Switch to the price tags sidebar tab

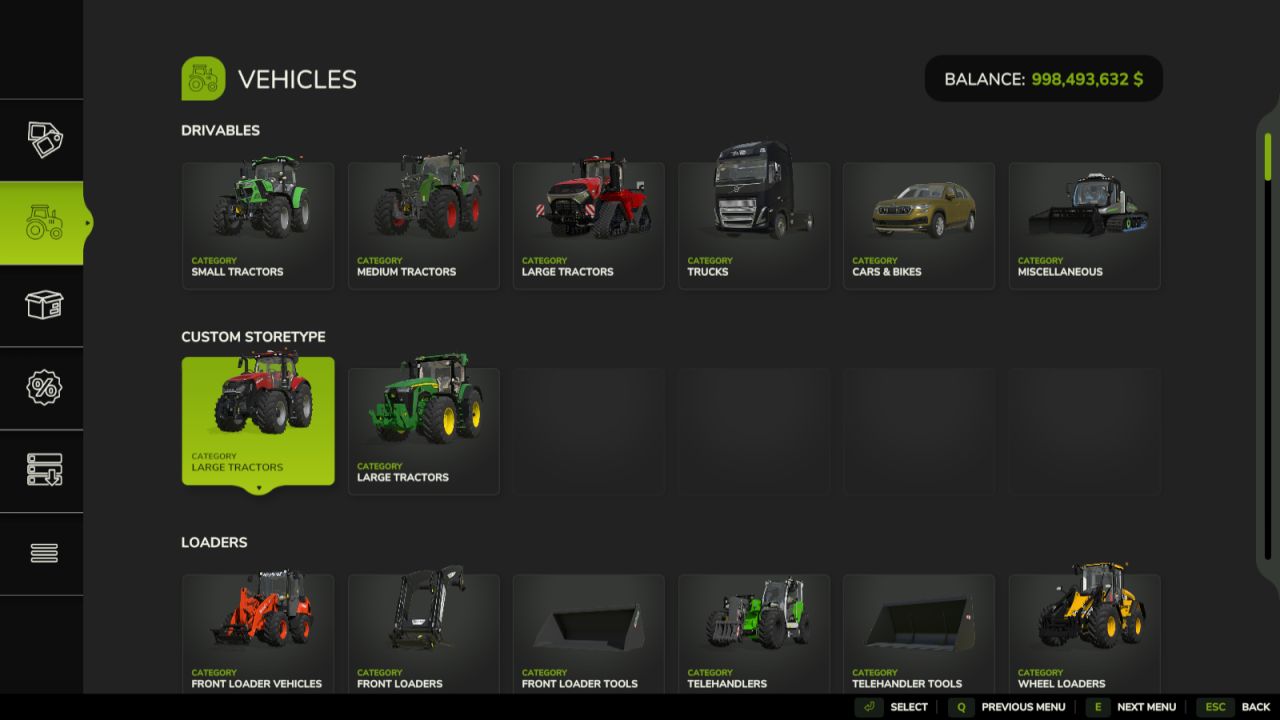[x=43, y=140]
